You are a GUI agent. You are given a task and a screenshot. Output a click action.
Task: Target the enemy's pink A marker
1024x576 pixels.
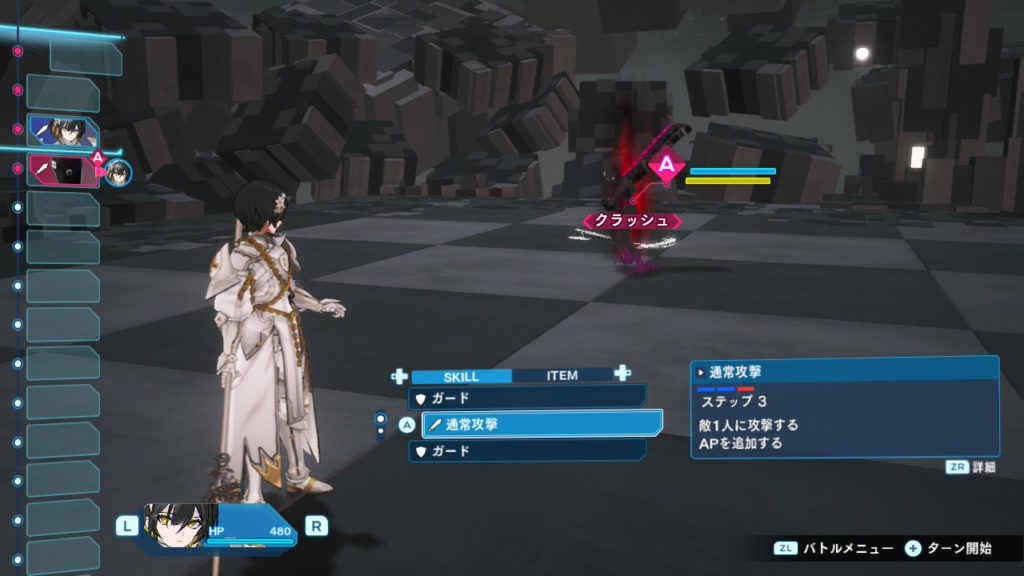(x=665, y=165)
